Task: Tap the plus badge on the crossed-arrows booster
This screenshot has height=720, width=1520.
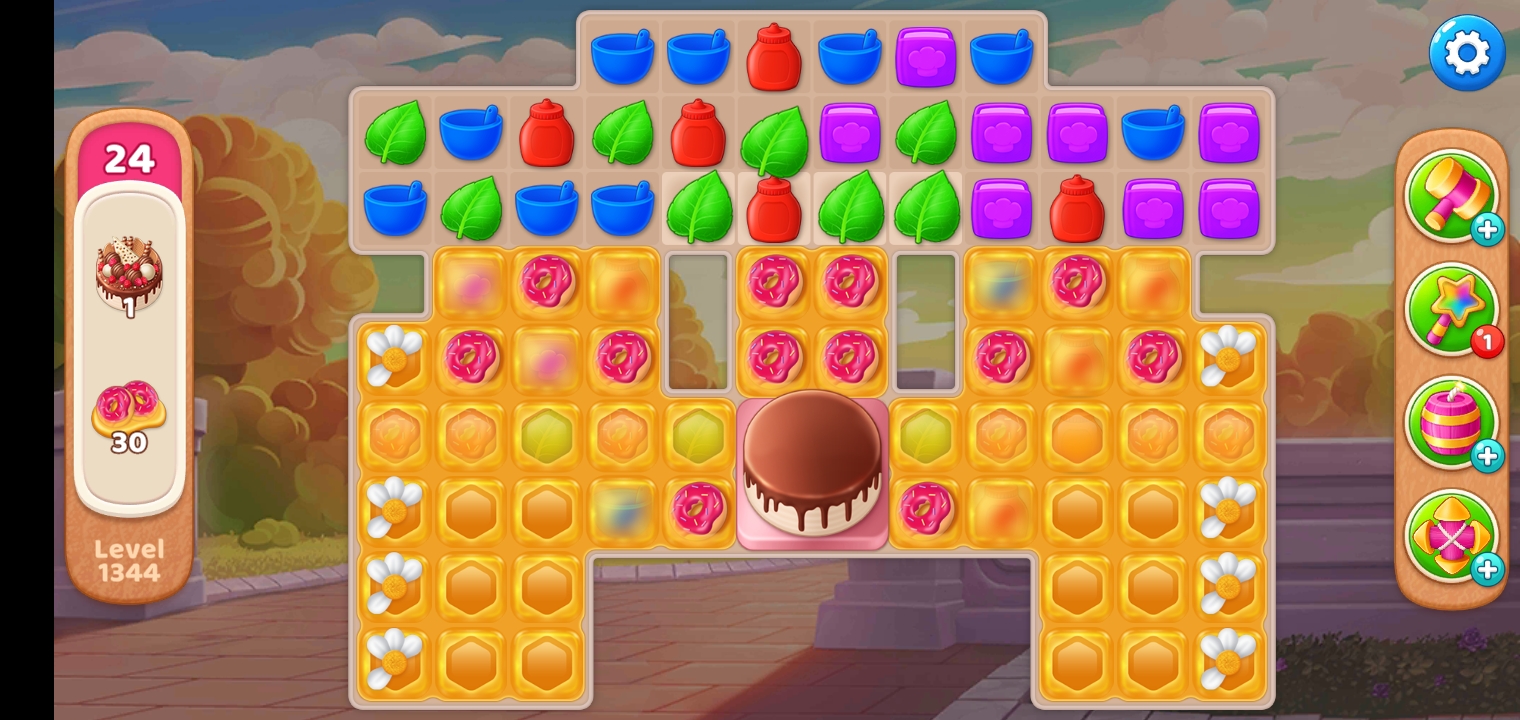Action: (x=1487, y=570)
